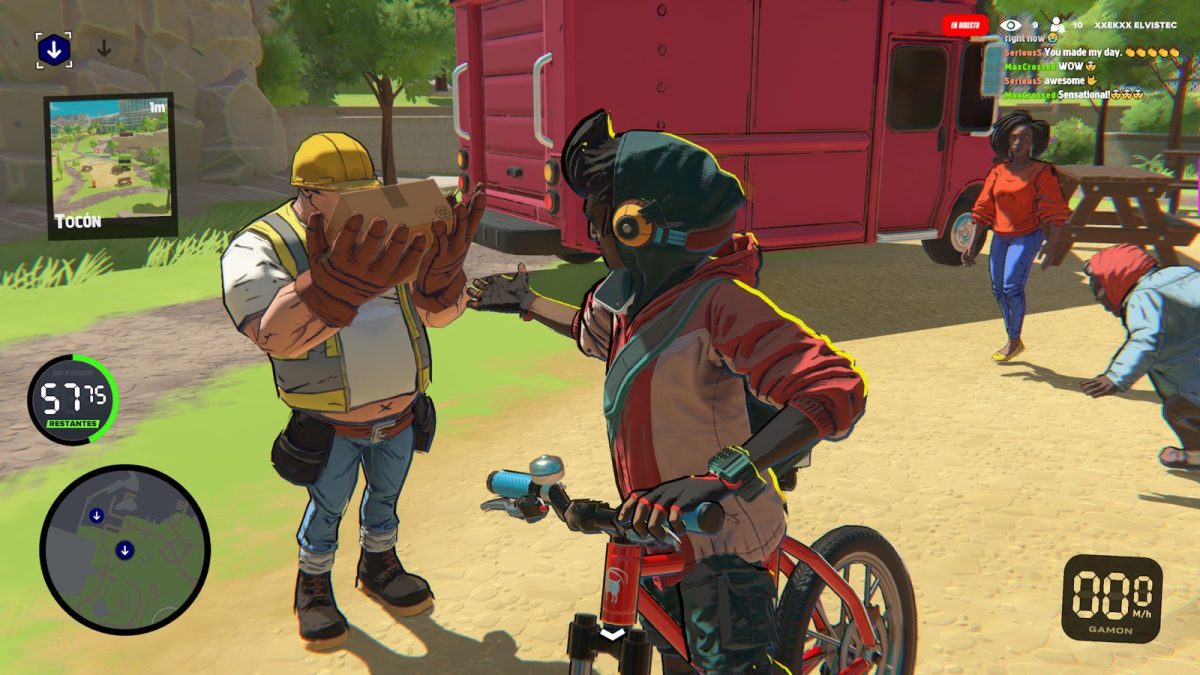The height and width of the screenshot is (675, 1200).
Task: Open the Tocón destination photo
Action: (x=110, y=165)
